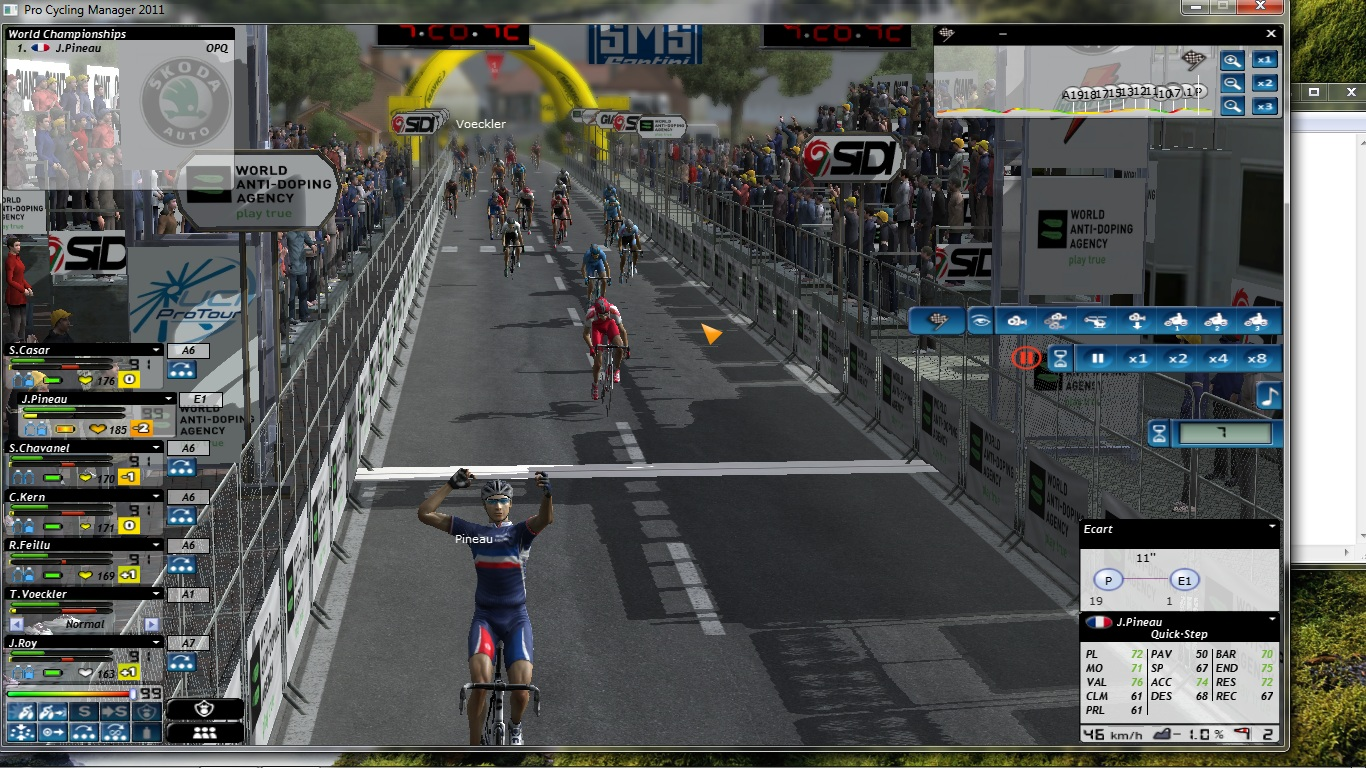1366x768 pixels.
Task: Open the team group button
Action: coord(204,732)
